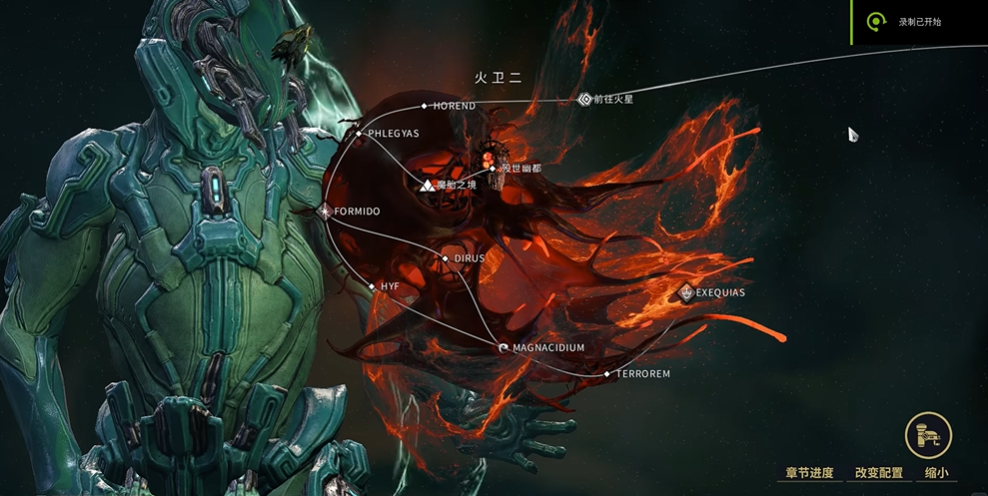Choose the PHLEGYAS node
The width and height of the screenshot is (988, 496).
coord(359,133)
